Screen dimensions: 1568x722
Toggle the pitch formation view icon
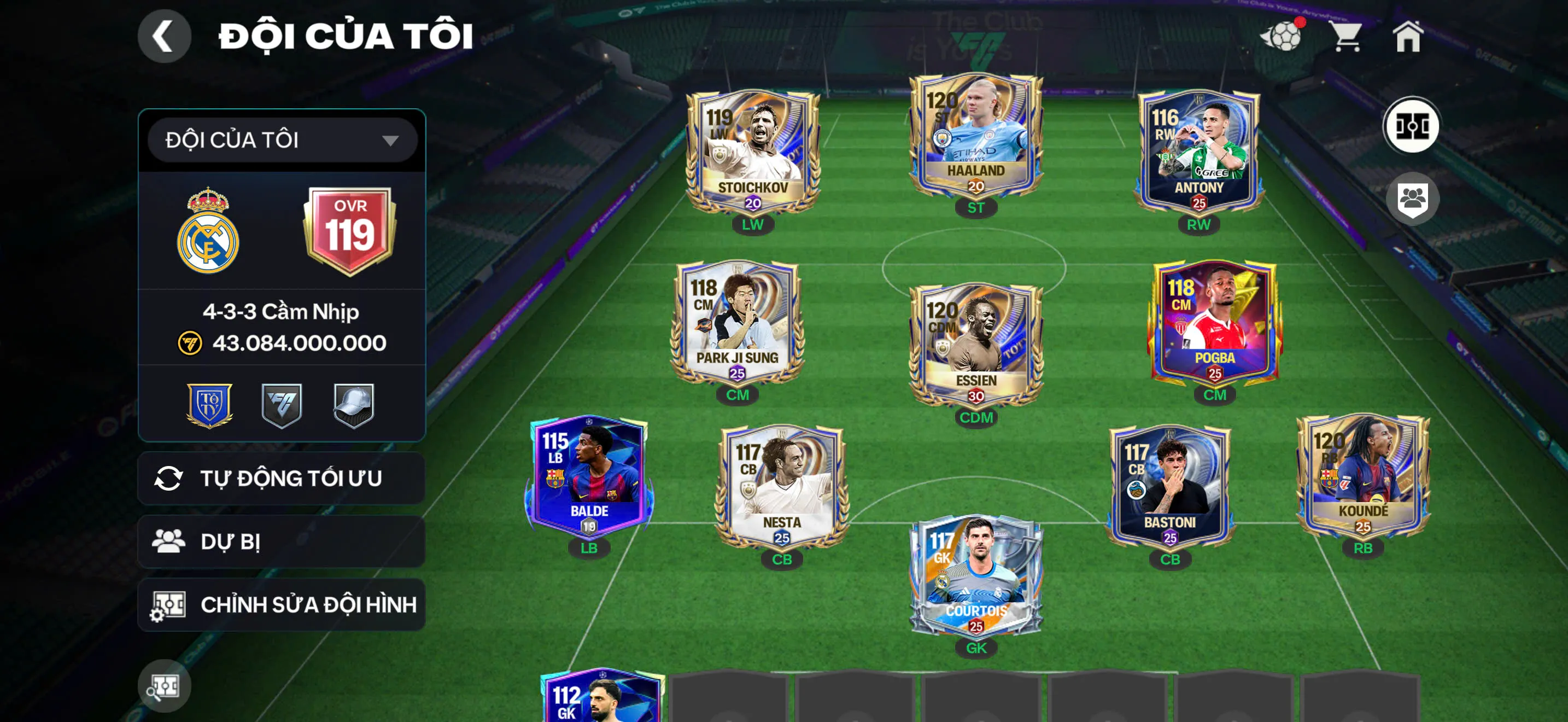click(x=1412, y=127)
